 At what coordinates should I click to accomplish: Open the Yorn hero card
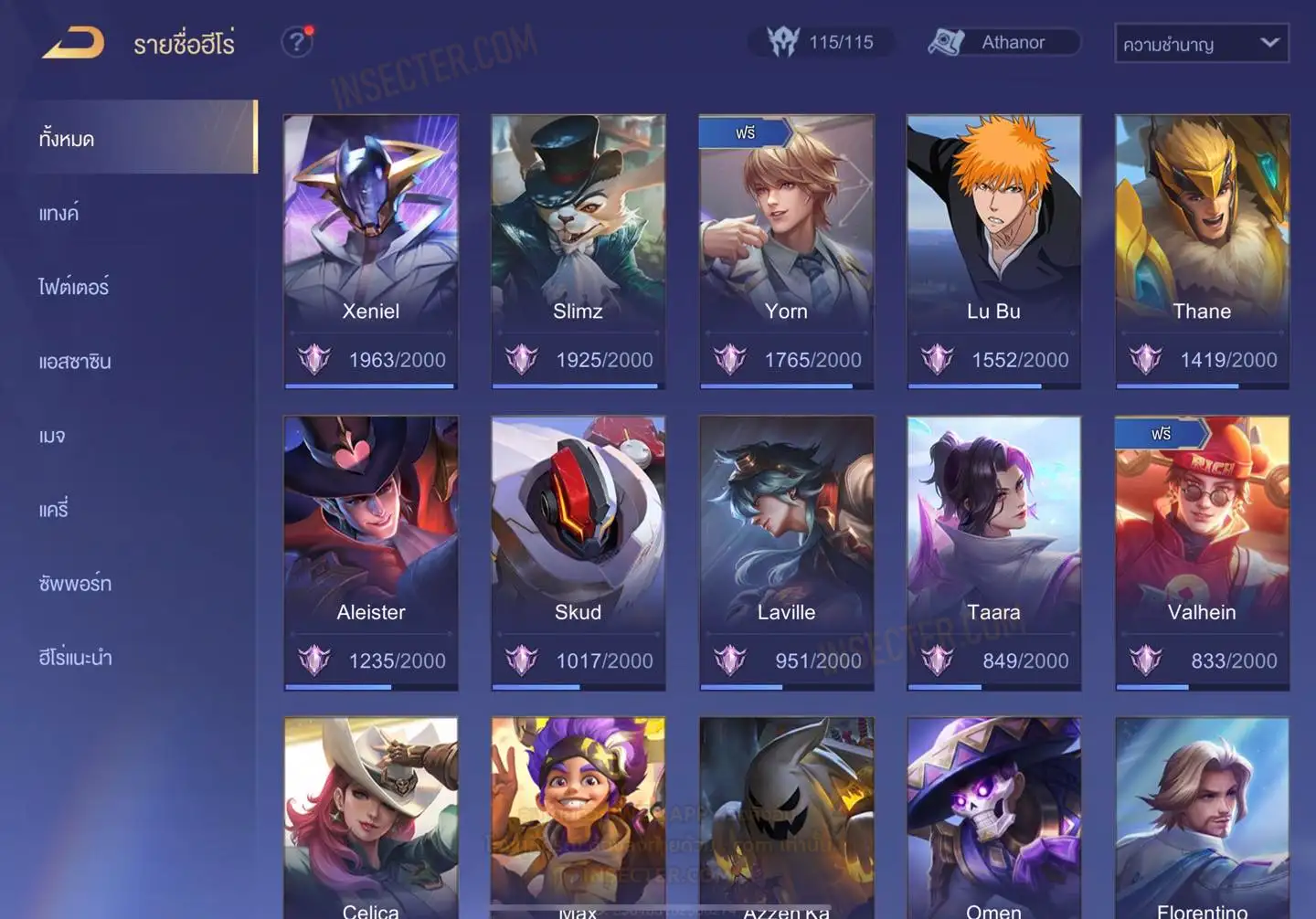(786, 251)
